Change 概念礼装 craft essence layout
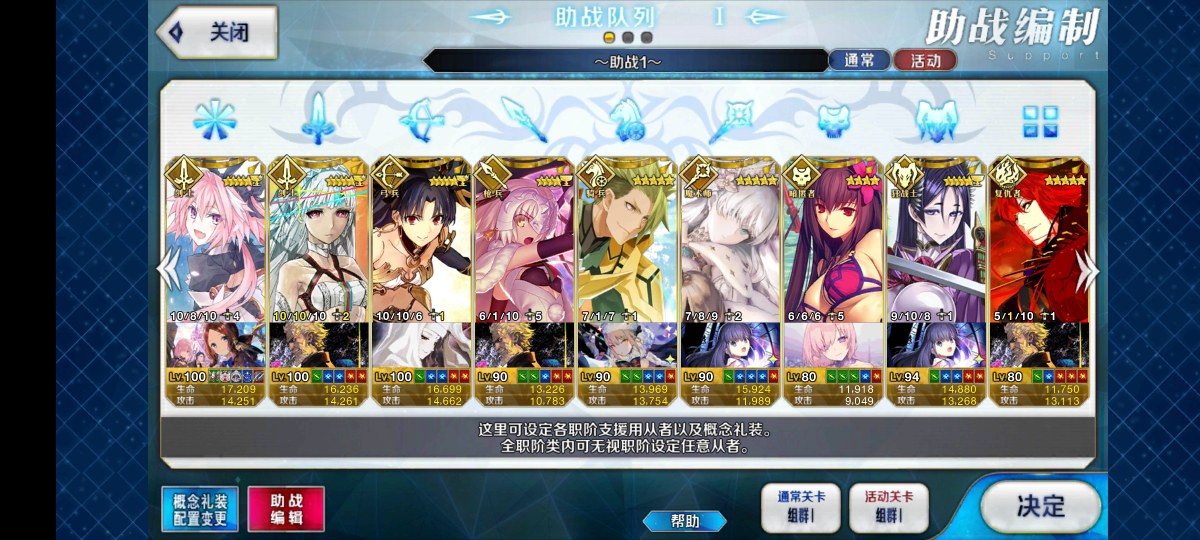The width and height of the screenshot is (1200, 540). [200, 509]
